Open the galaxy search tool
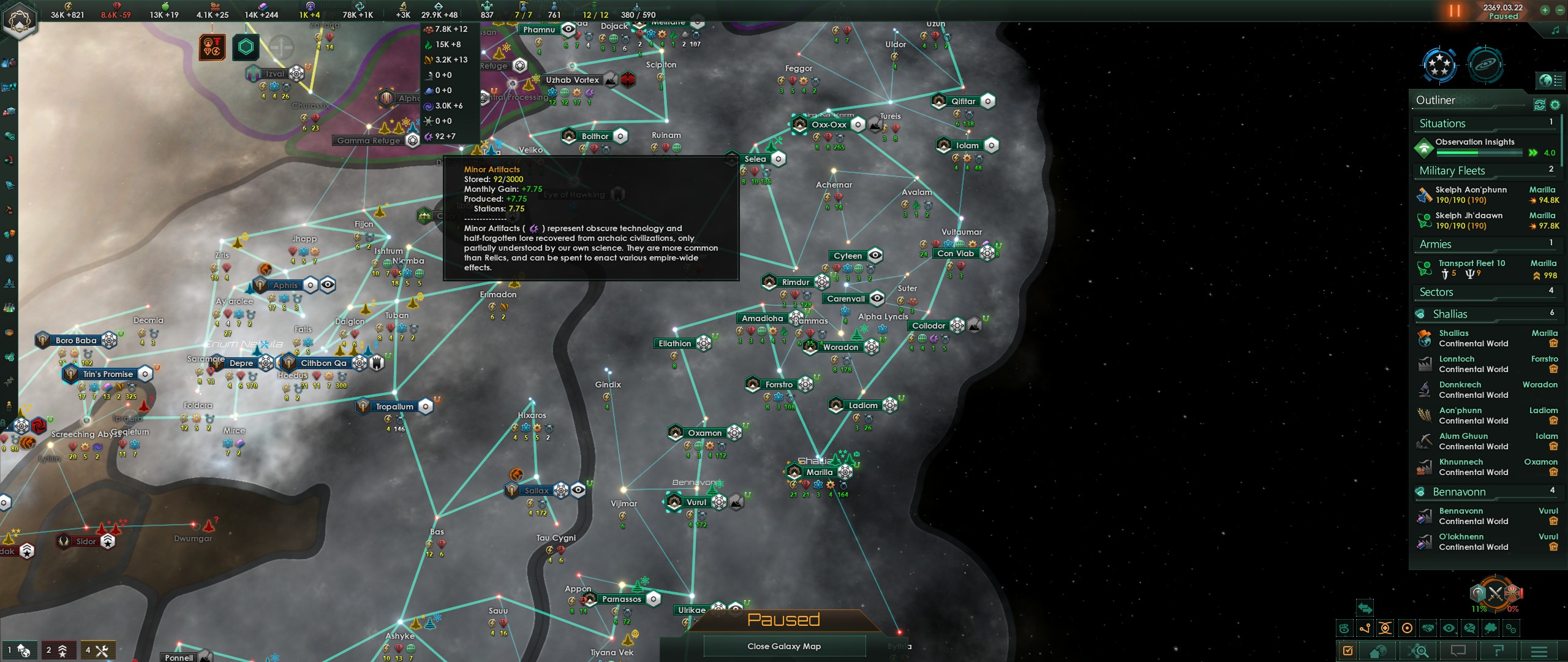 (1417, 652)
